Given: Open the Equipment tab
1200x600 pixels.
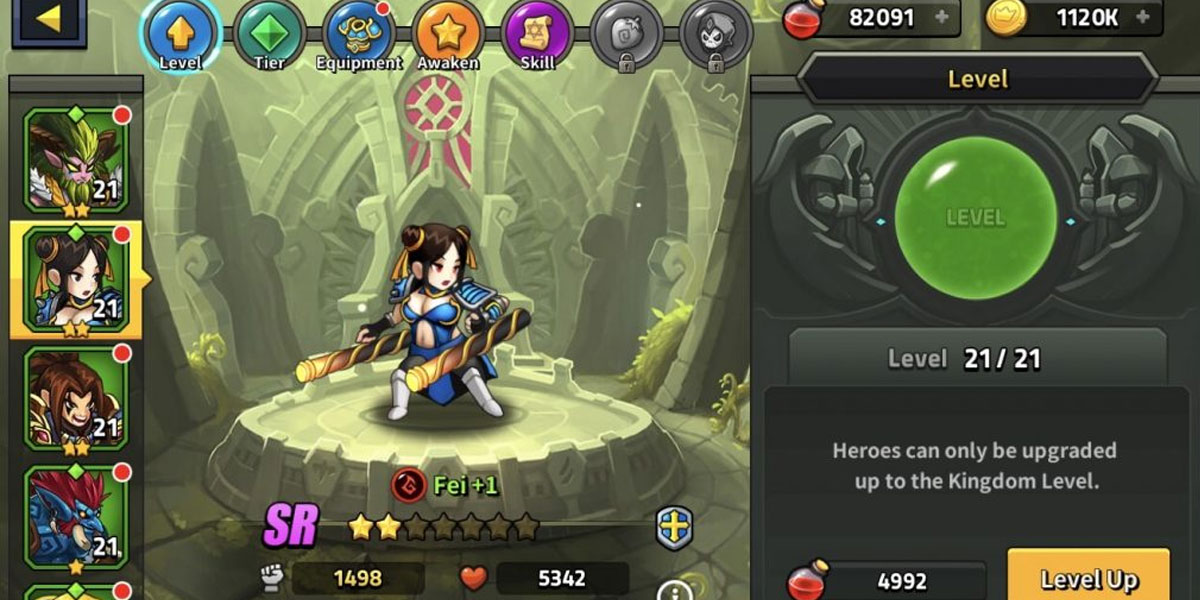Looking at the screenshot, I should click(x=358, y=33).
